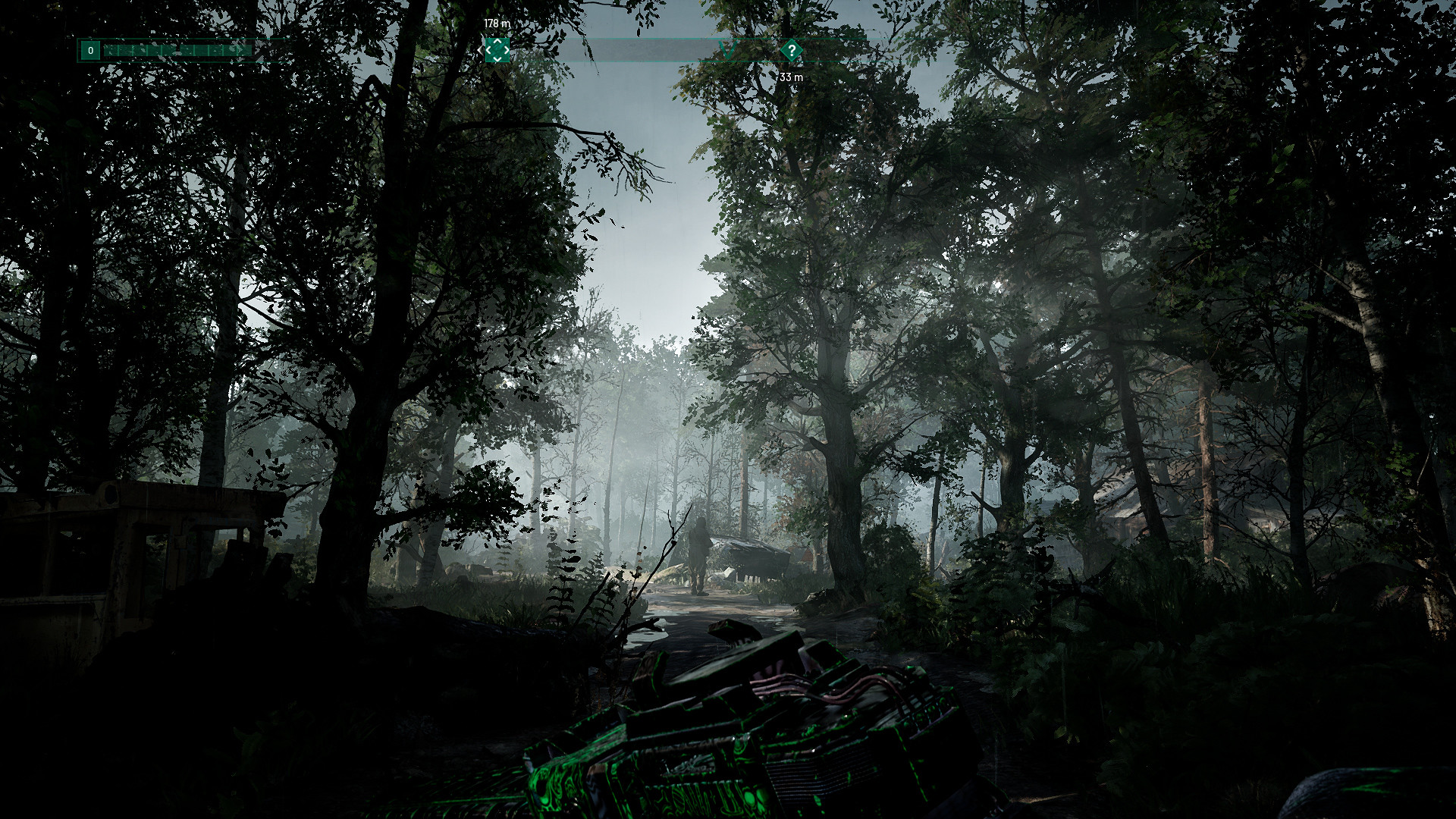Image resolution: width=1456 pixels, height=819 pixels.
Task: Toggle the second hotbar slot
Action: (x=126, y=49)
